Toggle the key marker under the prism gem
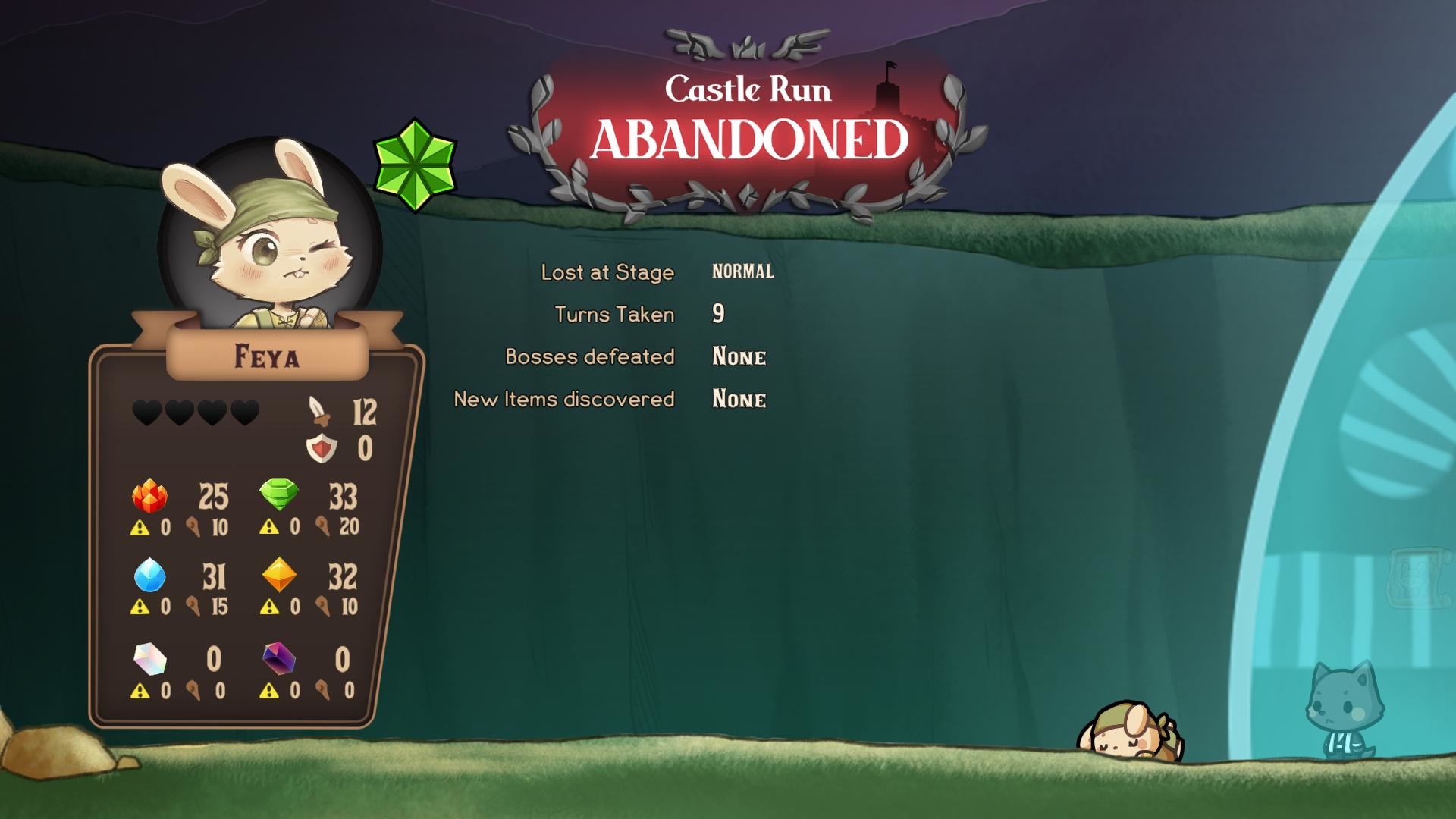 (193, 692)
